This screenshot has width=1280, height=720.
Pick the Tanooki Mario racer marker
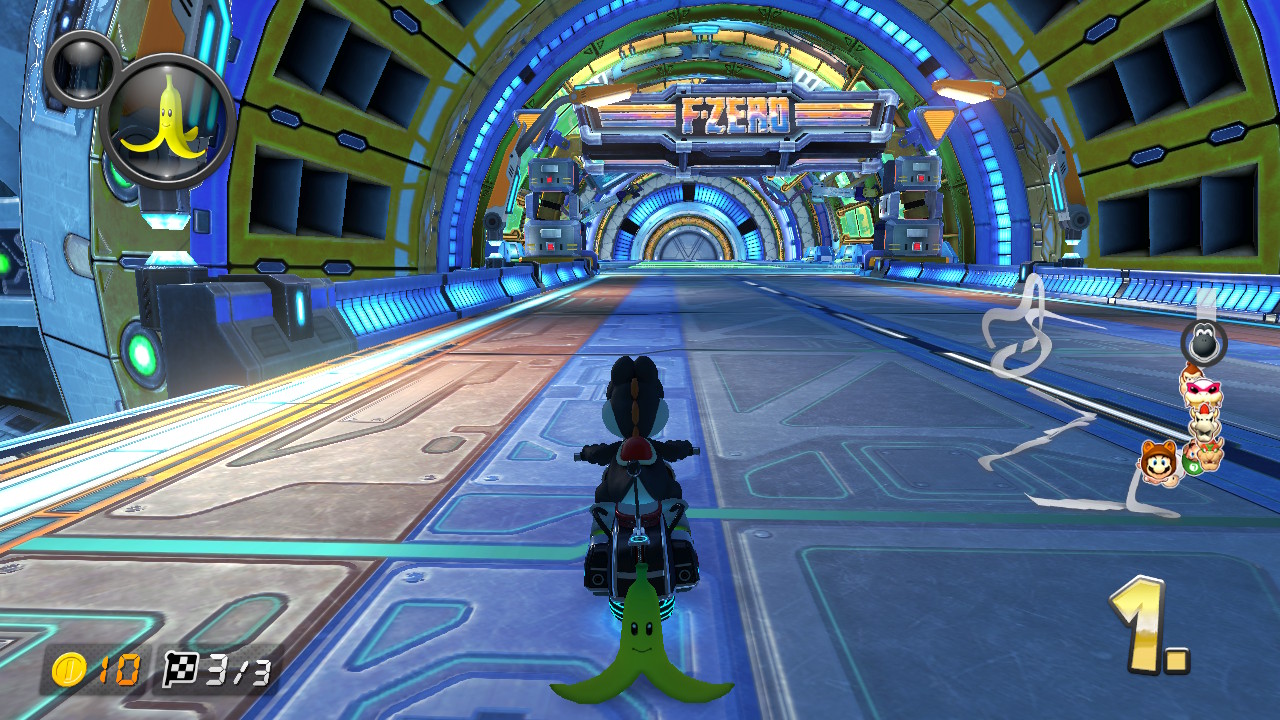pyautogui.click(x=1159, y=462)
